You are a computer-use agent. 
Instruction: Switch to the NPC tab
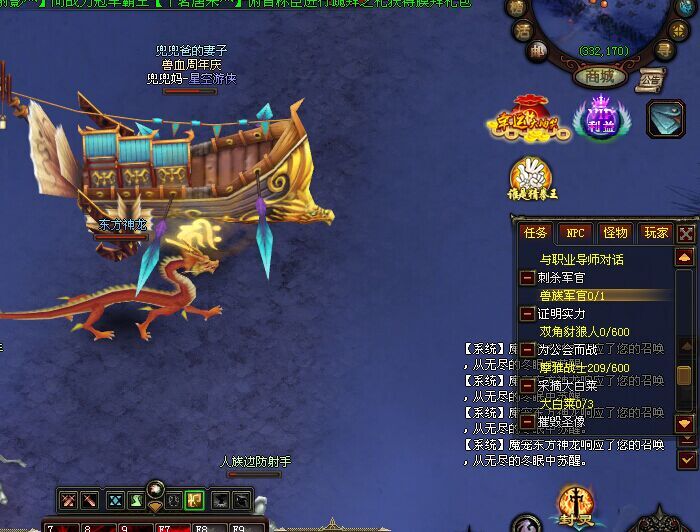575,232
